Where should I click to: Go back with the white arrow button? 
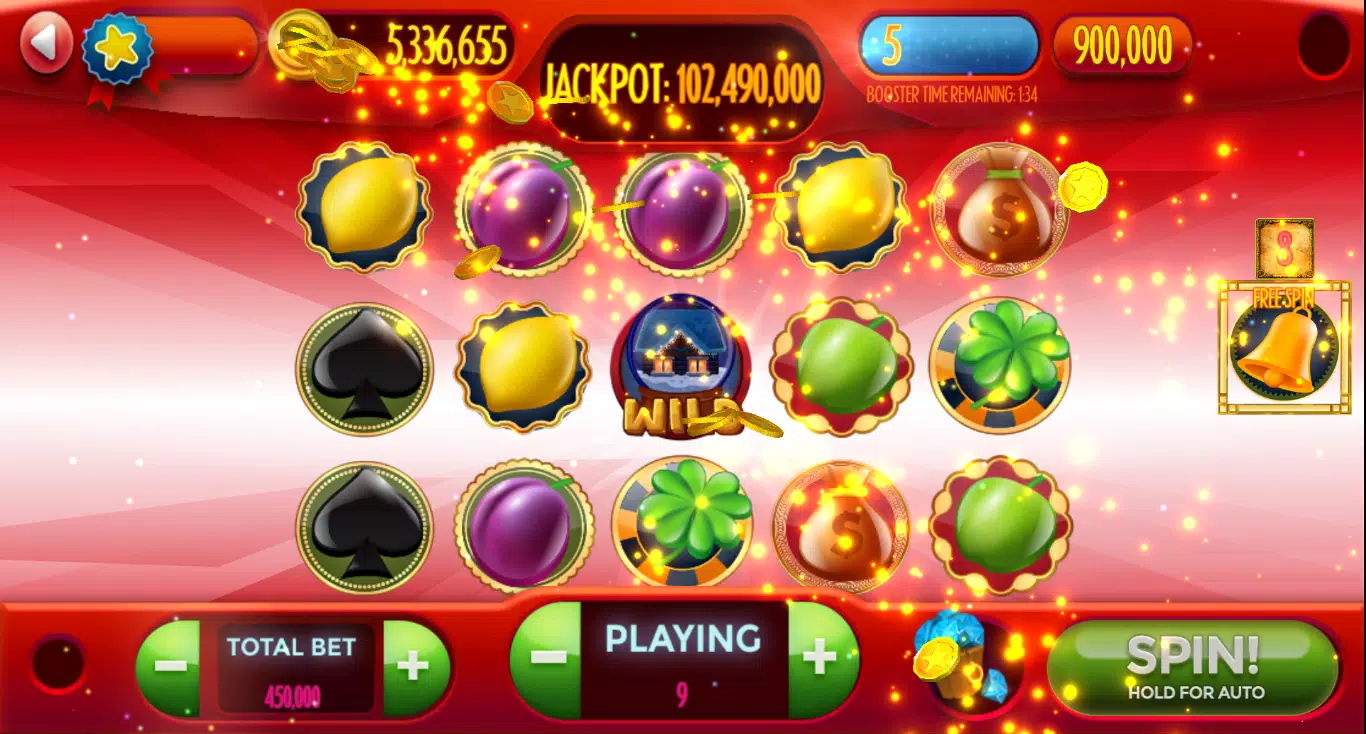pyautogui.click(x=46, y=43)
